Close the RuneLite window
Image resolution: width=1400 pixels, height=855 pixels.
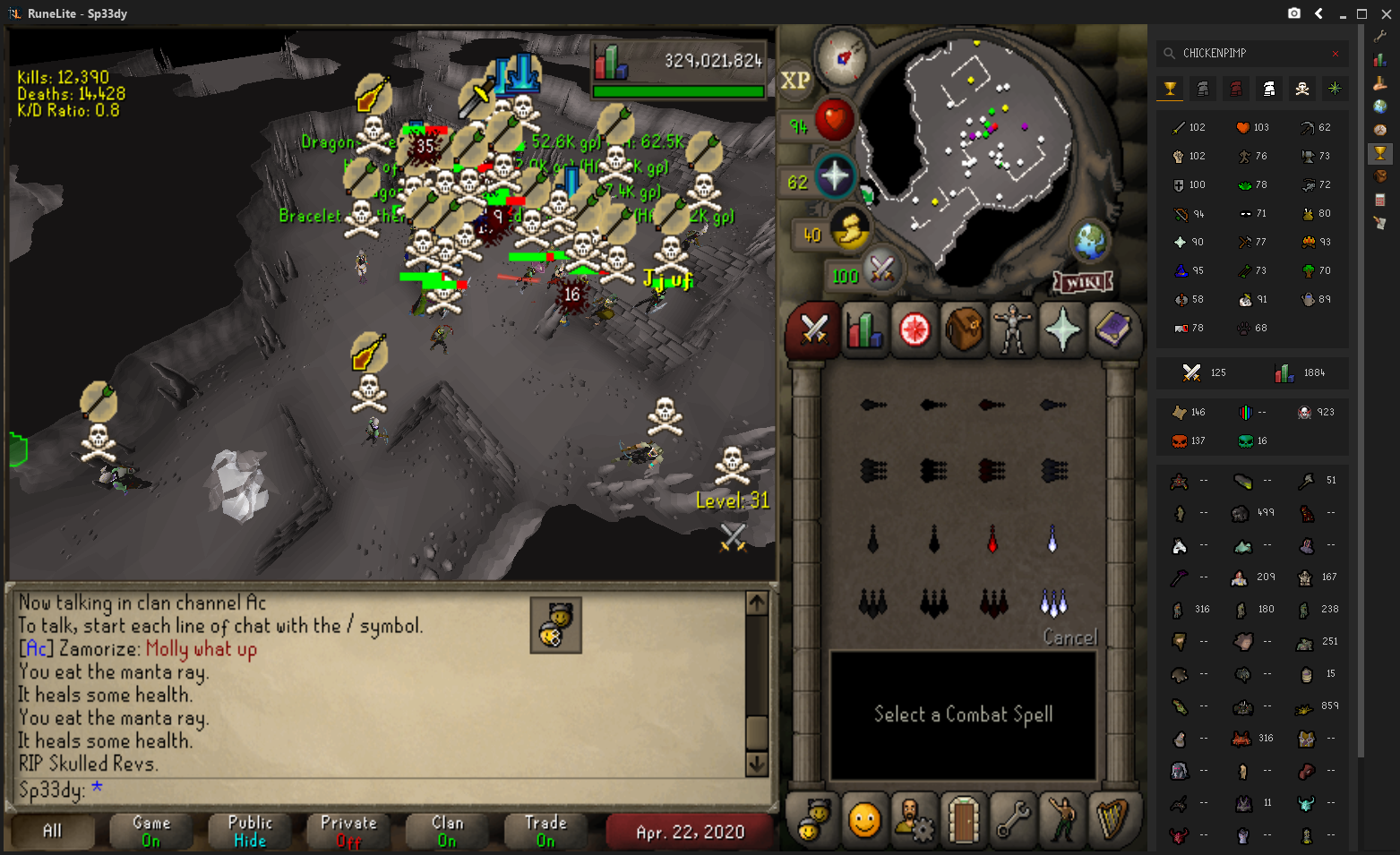[x=1386, y=14]
